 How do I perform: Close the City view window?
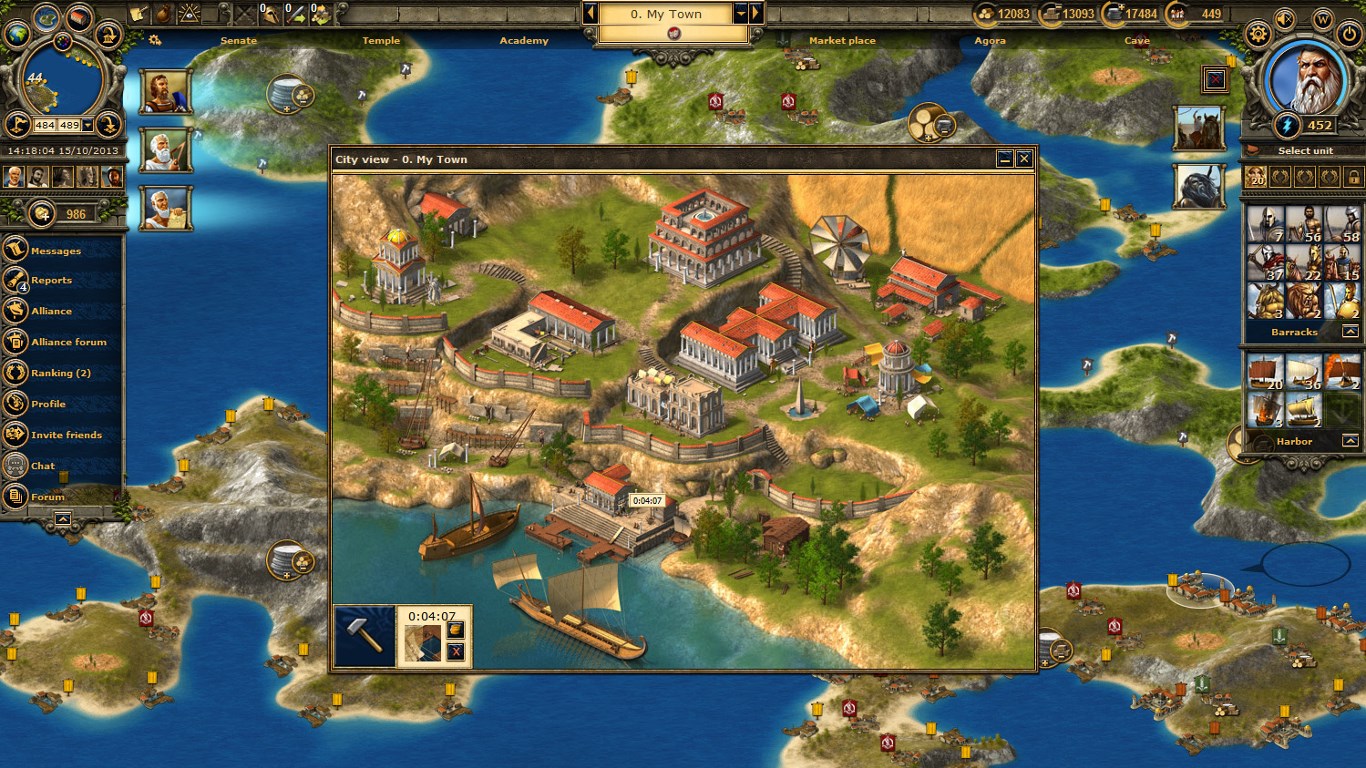pyautogui.click(x=1024, y=159)
